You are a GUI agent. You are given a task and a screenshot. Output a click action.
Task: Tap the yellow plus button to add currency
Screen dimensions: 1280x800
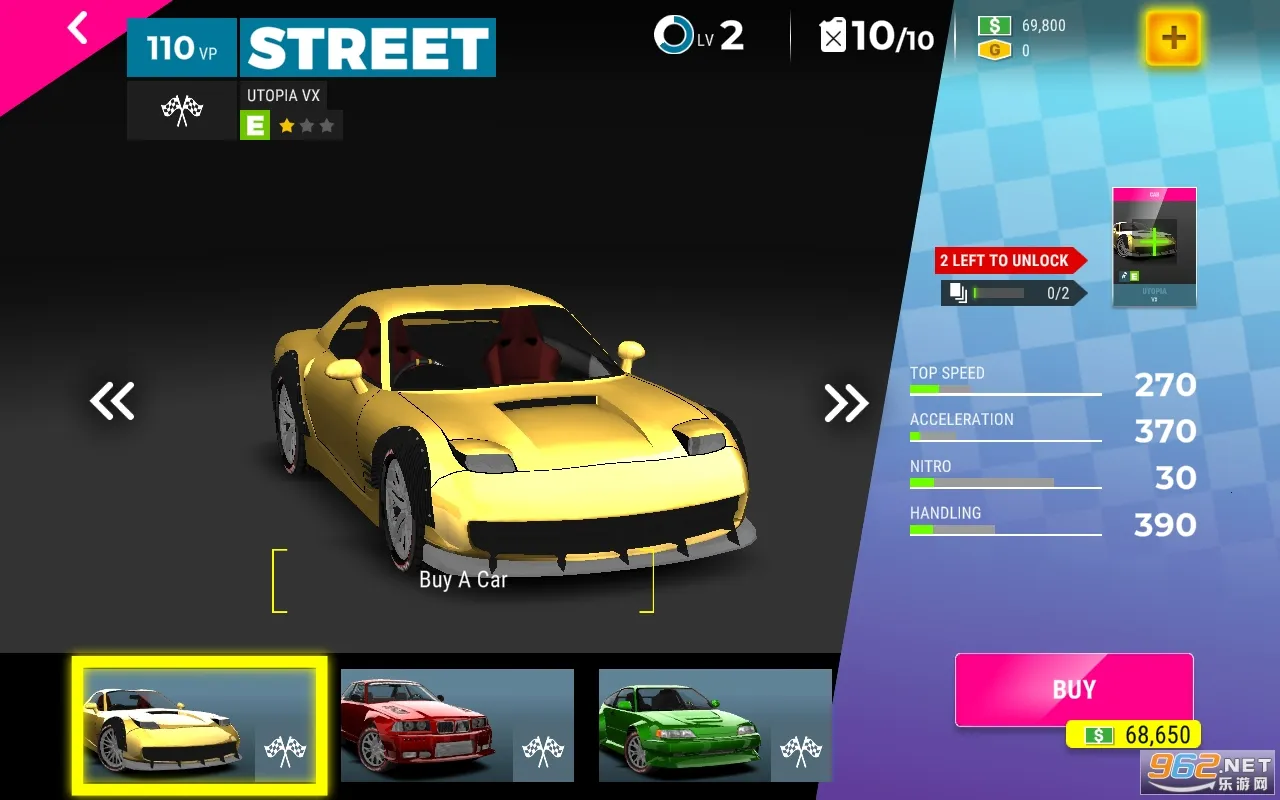tap(1172, 40)
